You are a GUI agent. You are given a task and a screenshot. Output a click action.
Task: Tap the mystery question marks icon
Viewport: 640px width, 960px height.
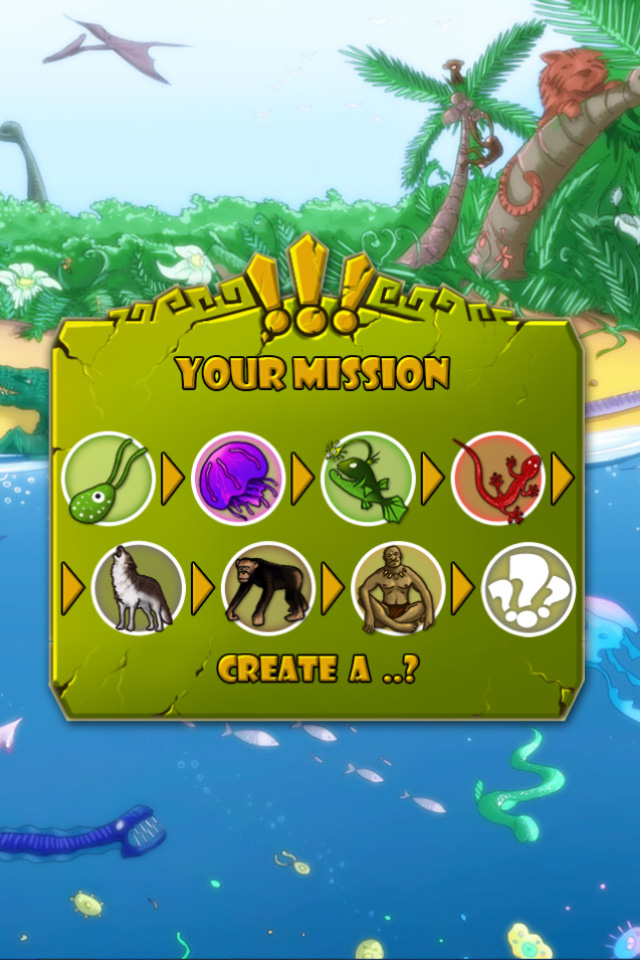tap(528, 589)
